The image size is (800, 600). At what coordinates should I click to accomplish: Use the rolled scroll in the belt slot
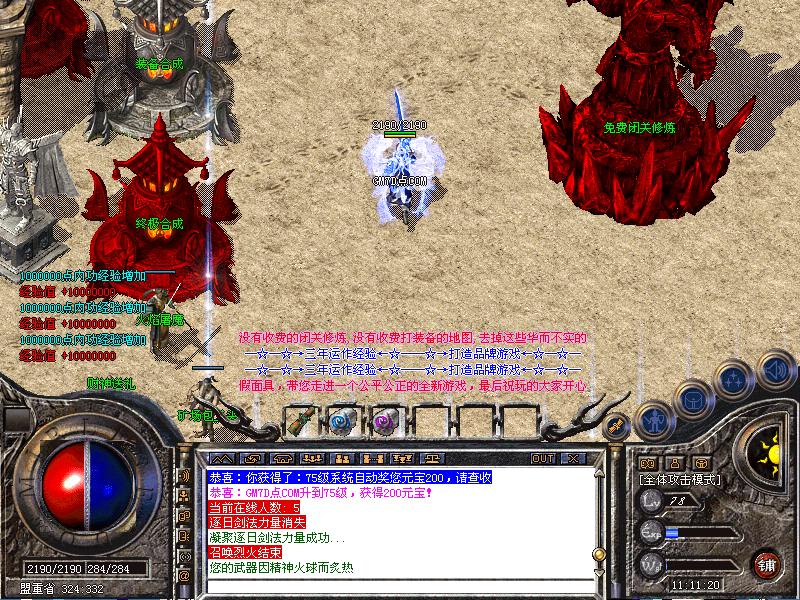click(x=300, y=421)
